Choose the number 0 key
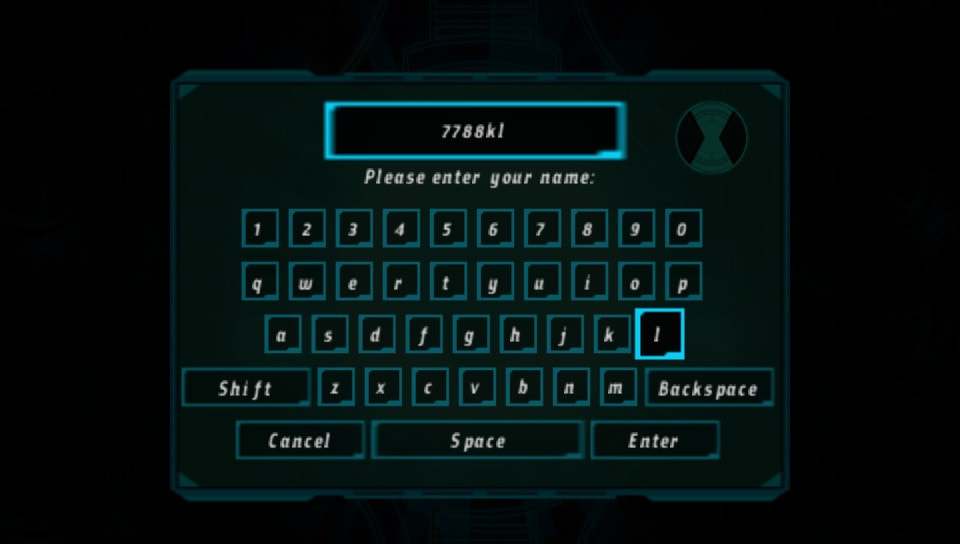Image resolution: width=960 pixels, height=544 pixels. click(682, 229)
